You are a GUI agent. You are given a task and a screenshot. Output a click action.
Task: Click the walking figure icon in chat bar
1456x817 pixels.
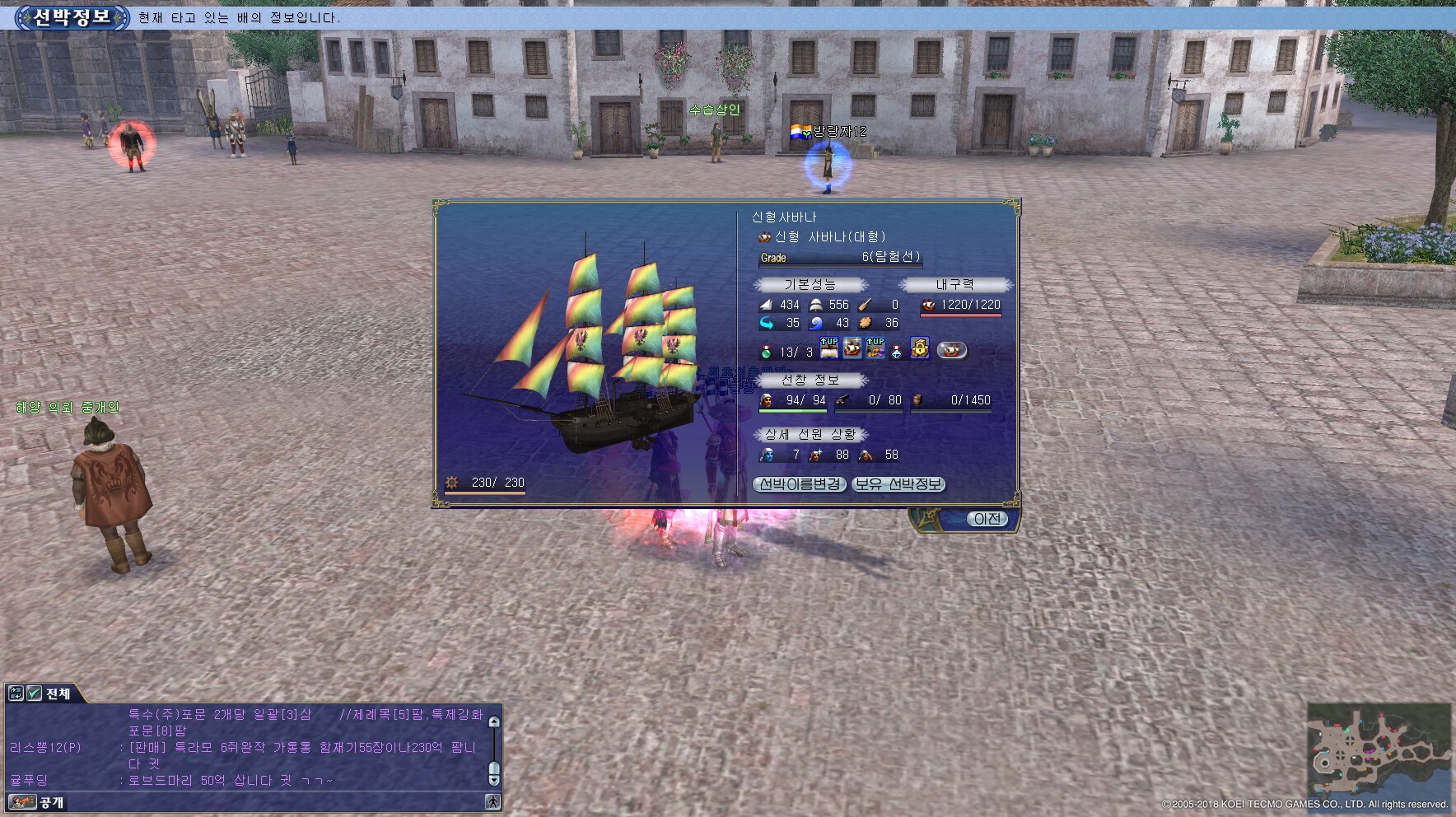coord(492,801)
